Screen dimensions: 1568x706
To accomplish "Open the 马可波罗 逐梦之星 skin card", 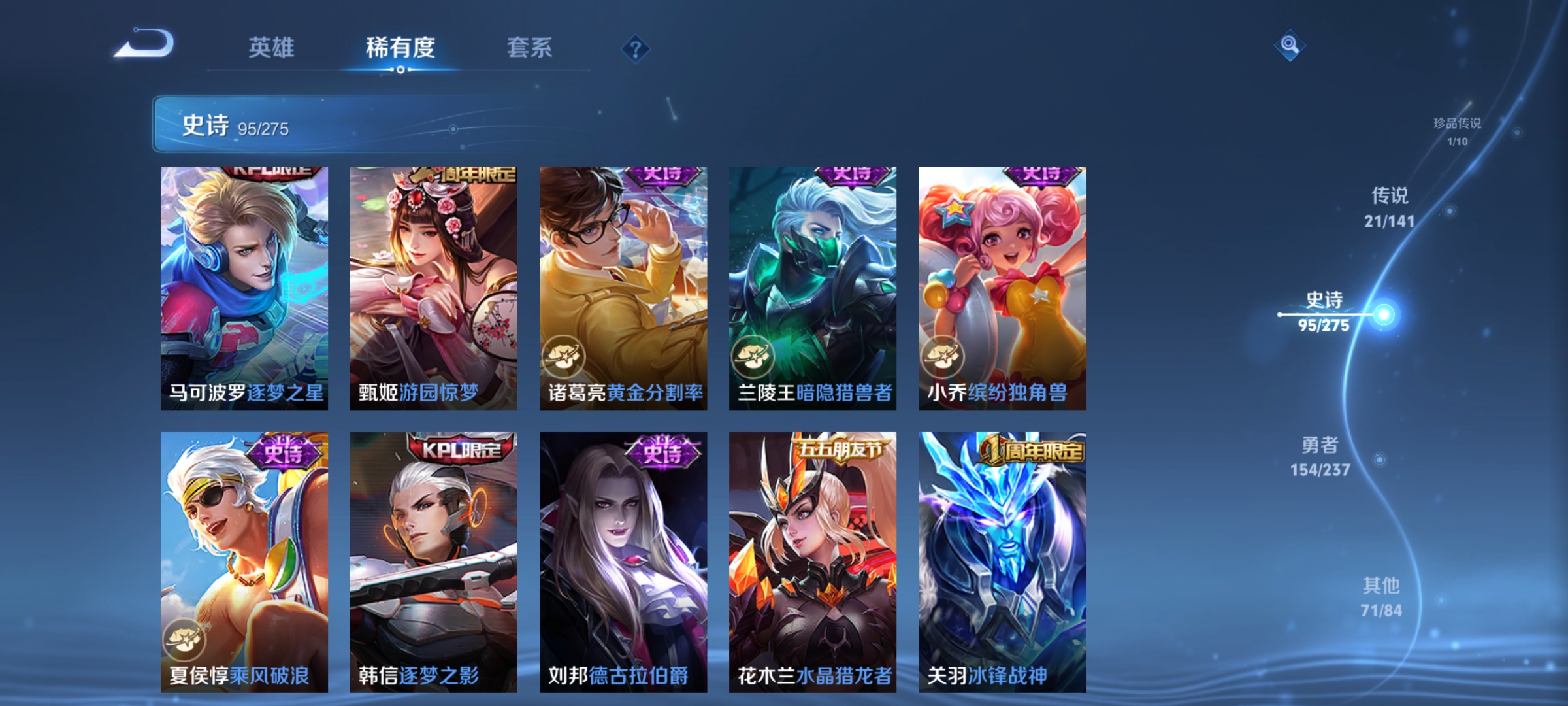I will click(243, 288).
